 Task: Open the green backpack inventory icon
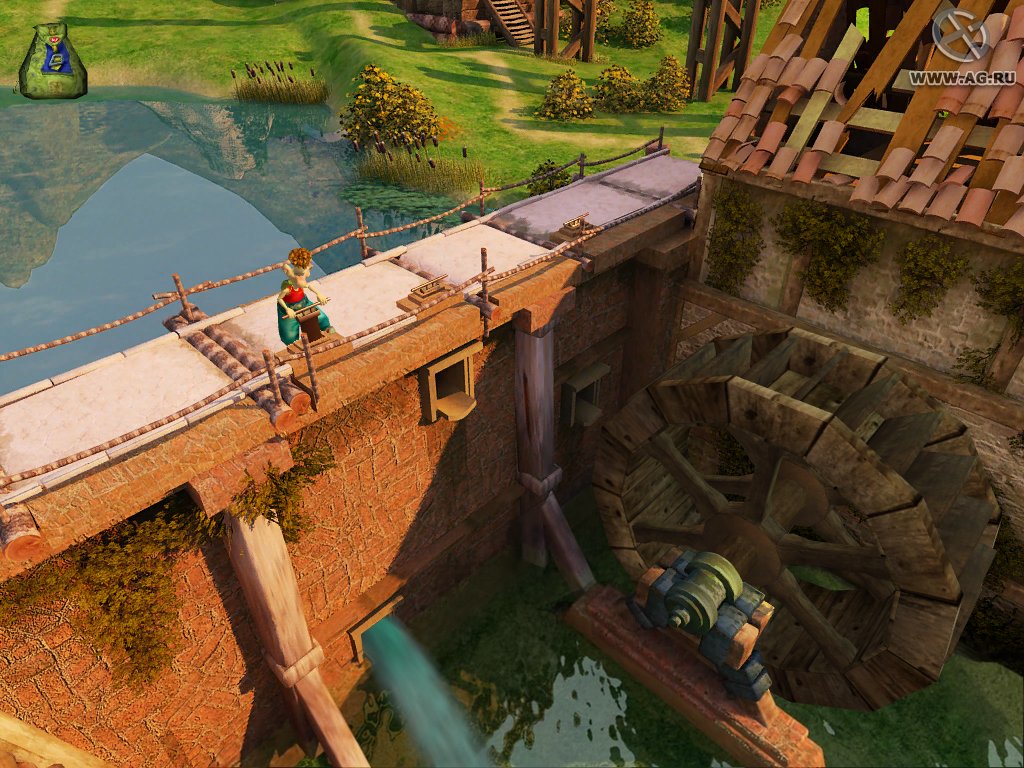(x=52, y=62)
